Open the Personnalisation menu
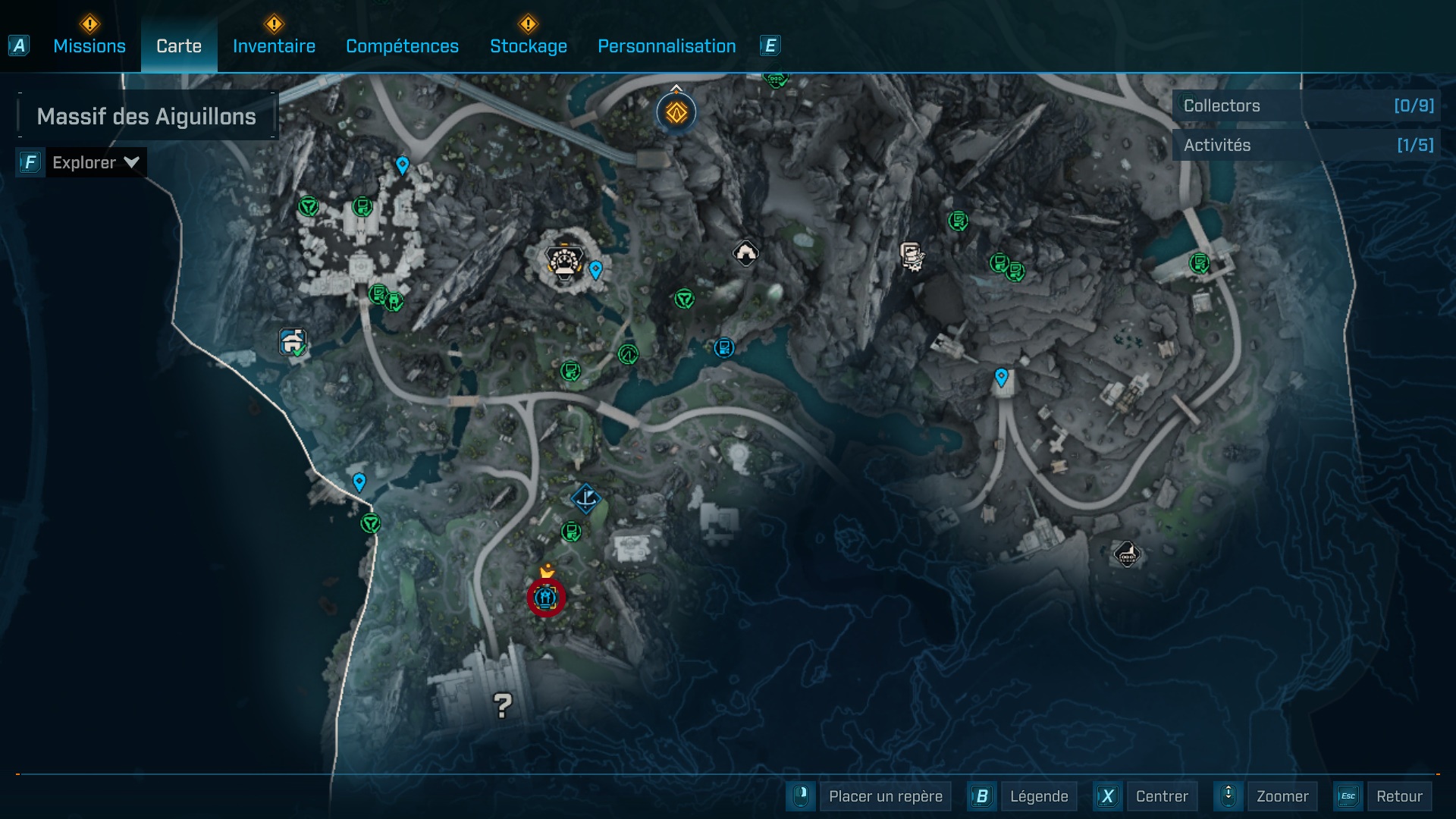This screenshot has height=819, width=1456. tap(667, 45)
